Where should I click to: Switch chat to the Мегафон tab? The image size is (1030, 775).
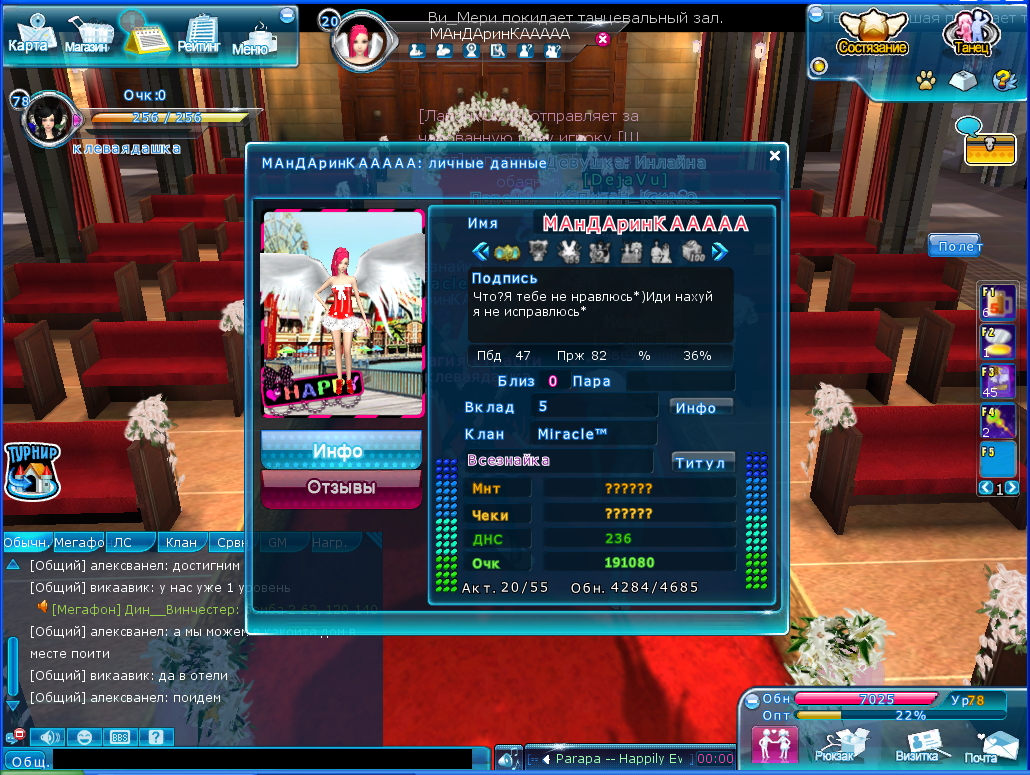[x=78, y=543]
